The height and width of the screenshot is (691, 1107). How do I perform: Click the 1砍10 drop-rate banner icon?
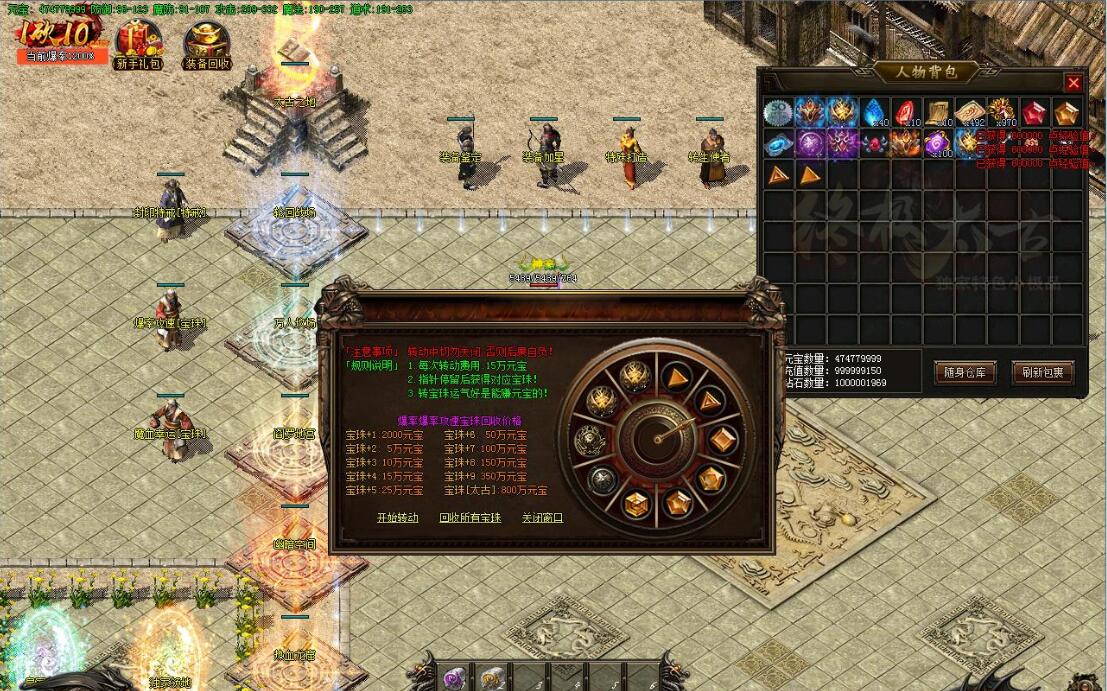pyautogui.click(x=58, y=36)
